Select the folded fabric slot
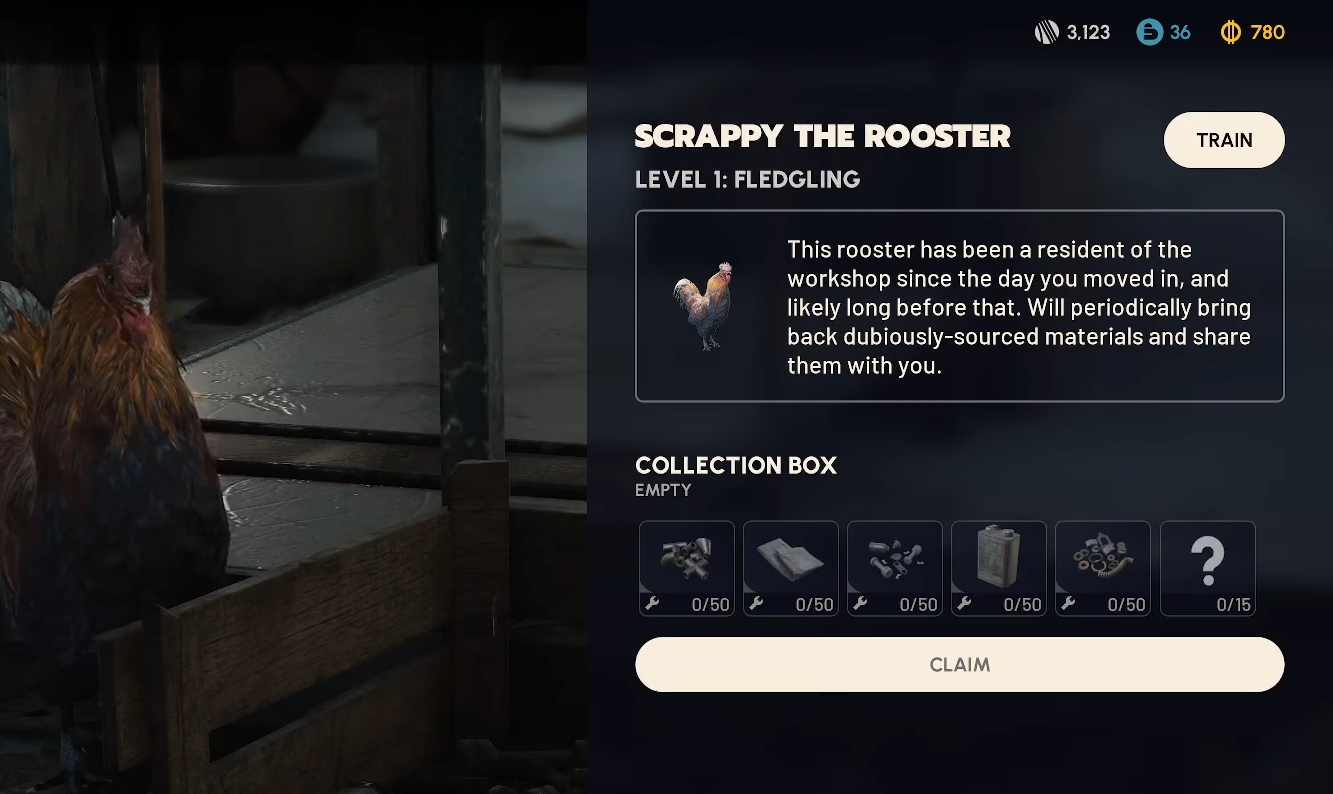The height and width of the screenshot is (794, 1333). 791,568
